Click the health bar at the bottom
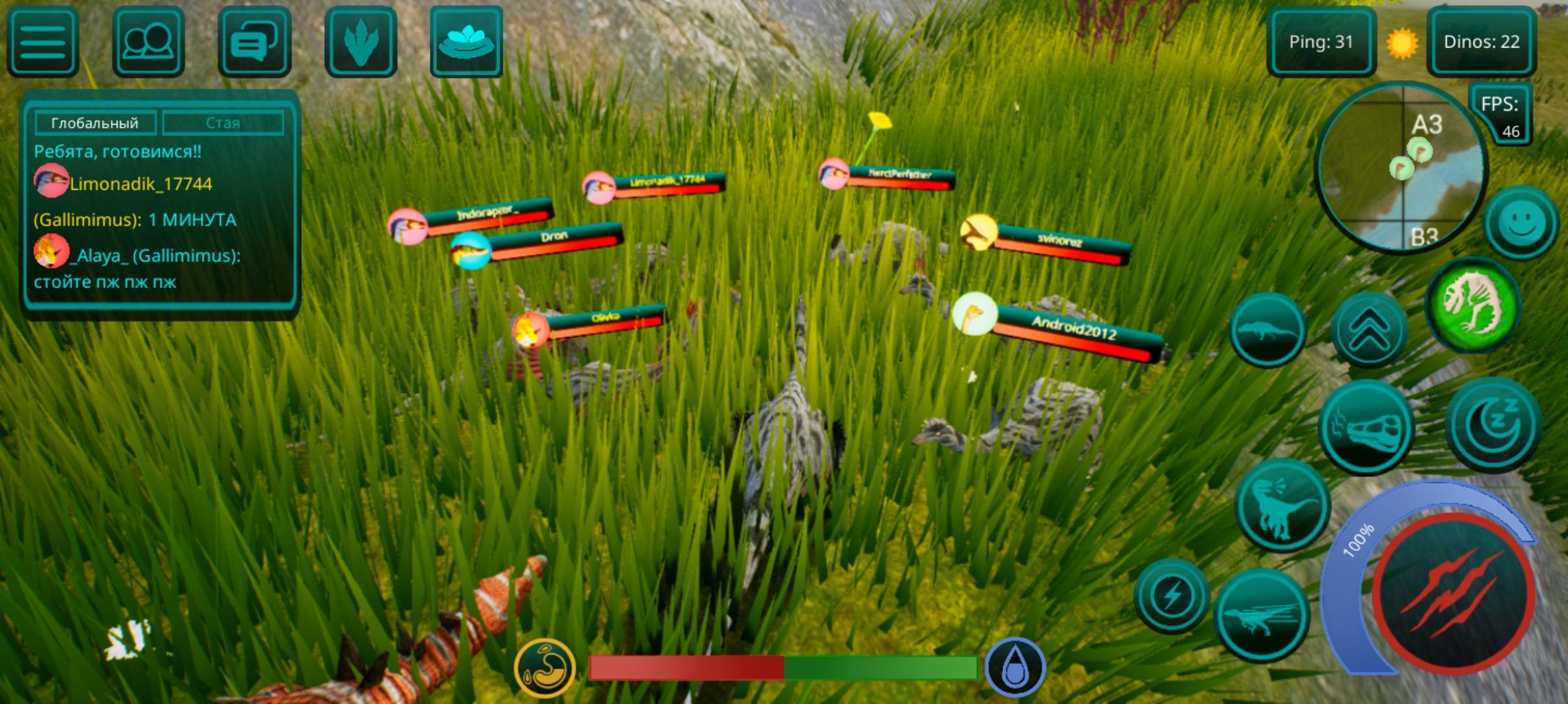1568x704 pixels. point(784,667)
